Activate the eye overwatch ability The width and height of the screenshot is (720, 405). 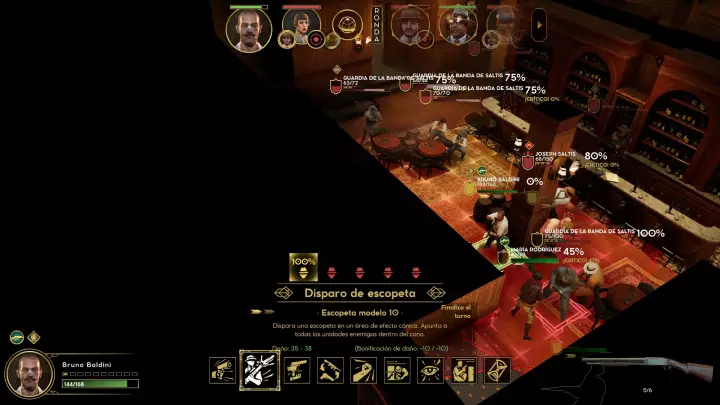coord(430,370)
